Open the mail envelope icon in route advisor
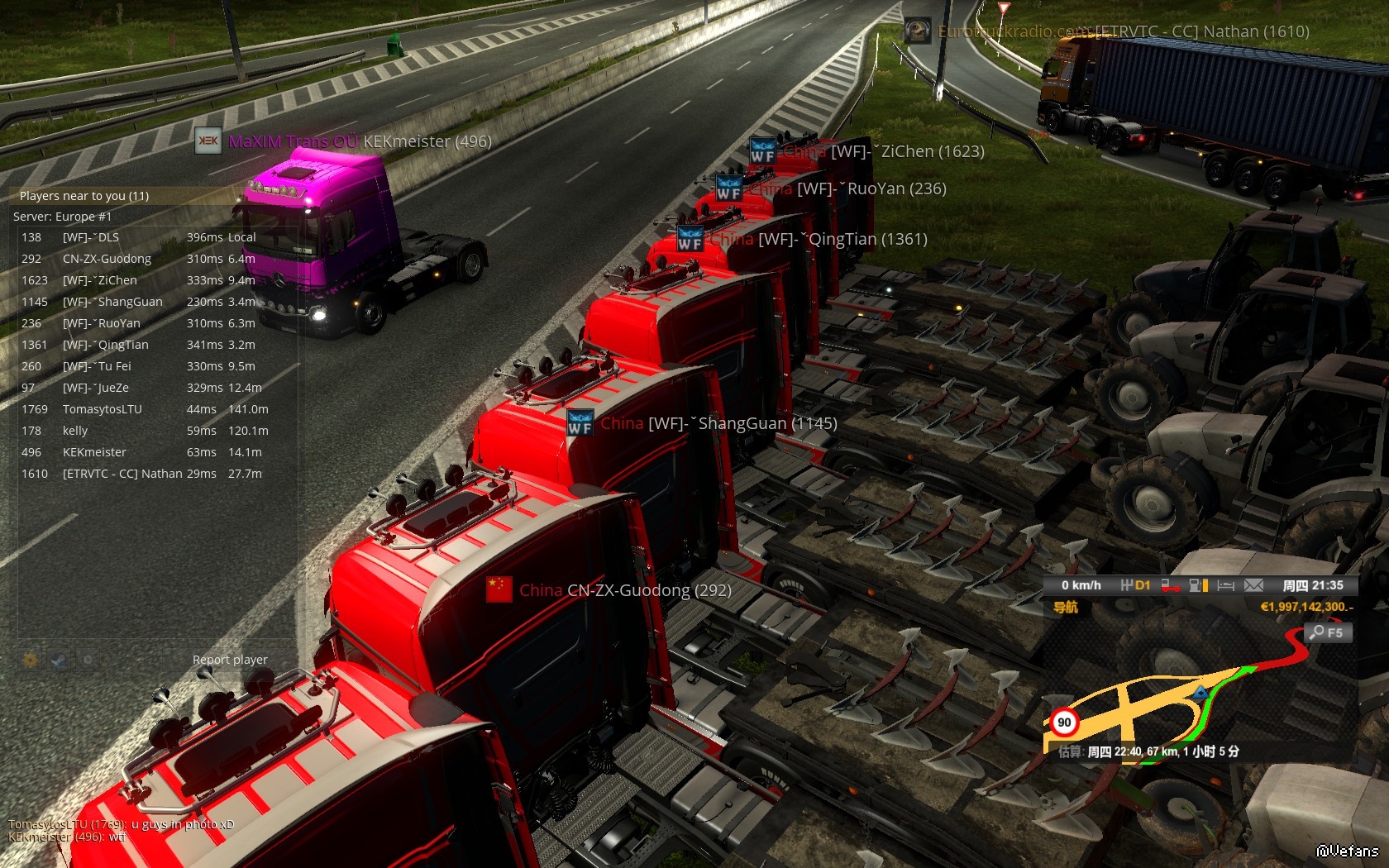Screen dimensions: 1389x868 pyautogui.click(x=1253, y=585)
